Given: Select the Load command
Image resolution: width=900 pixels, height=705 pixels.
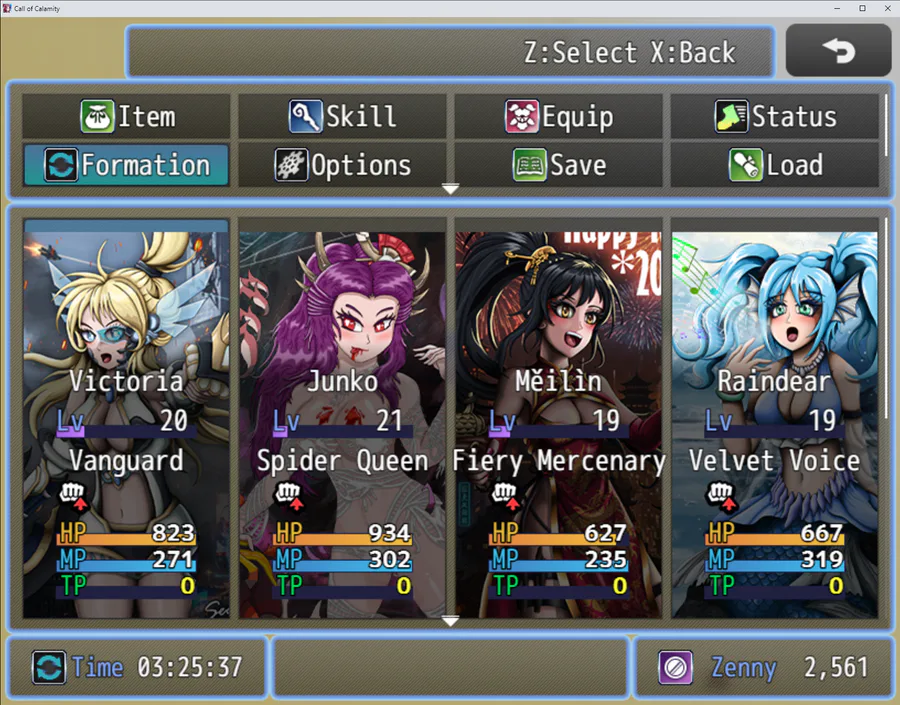Looking at the screenshot, I should pyautogui.click(x=775, y=165).
